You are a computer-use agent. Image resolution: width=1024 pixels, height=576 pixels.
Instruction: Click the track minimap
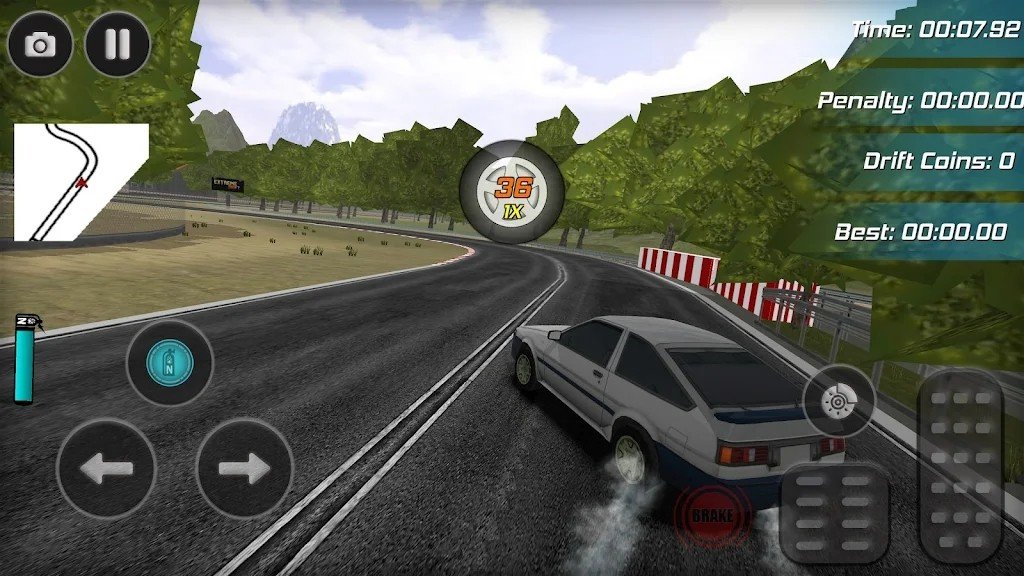pyautogui.click(x=80, y=182)
